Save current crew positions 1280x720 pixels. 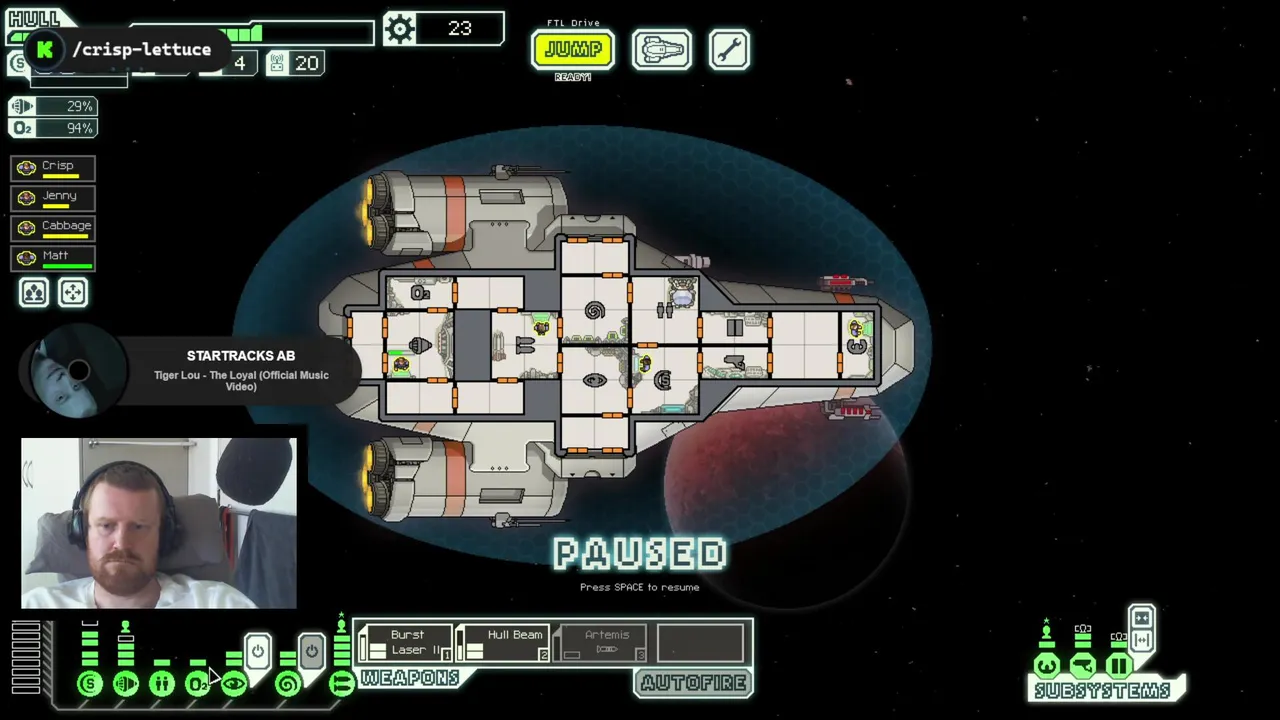34,292
